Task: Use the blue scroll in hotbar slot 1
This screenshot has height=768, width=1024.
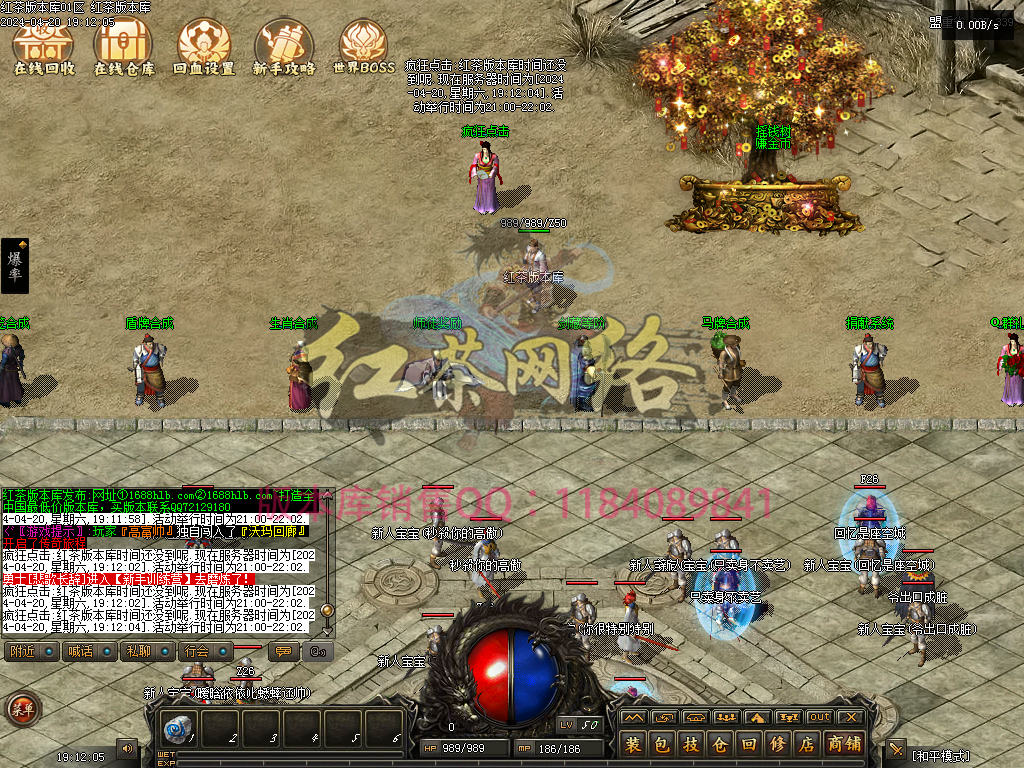Action: click(x=179, y=728)
